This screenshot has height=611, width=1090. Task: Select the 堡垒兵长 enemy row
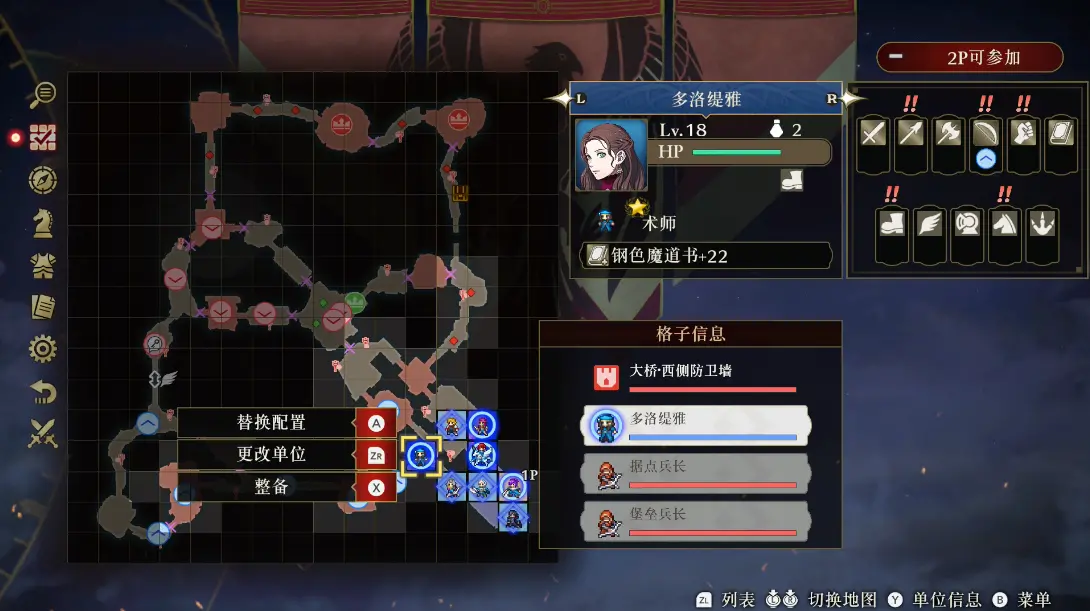(696, 520)
